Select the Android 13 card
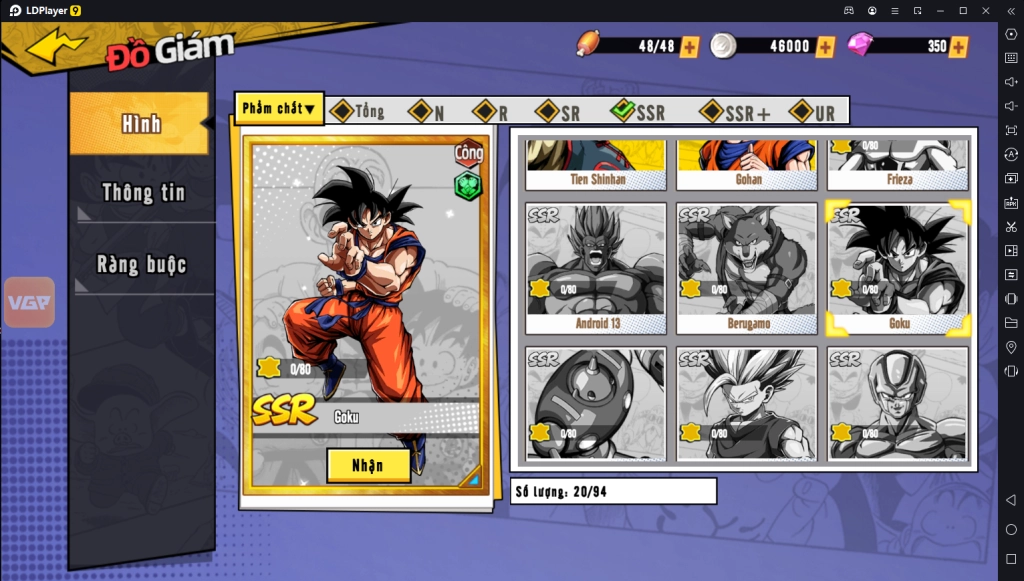Image resolution: width=1024 pixels, height=581 pixels. pyautogui.click(x=596, y=268)
